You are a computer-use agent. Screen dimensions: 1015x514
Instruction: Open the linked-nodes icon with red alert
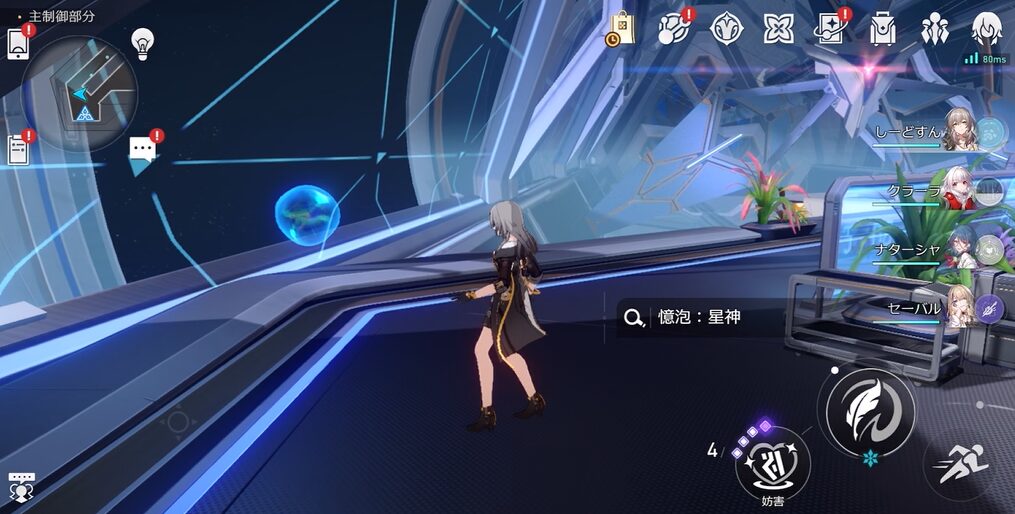[673, 28]
